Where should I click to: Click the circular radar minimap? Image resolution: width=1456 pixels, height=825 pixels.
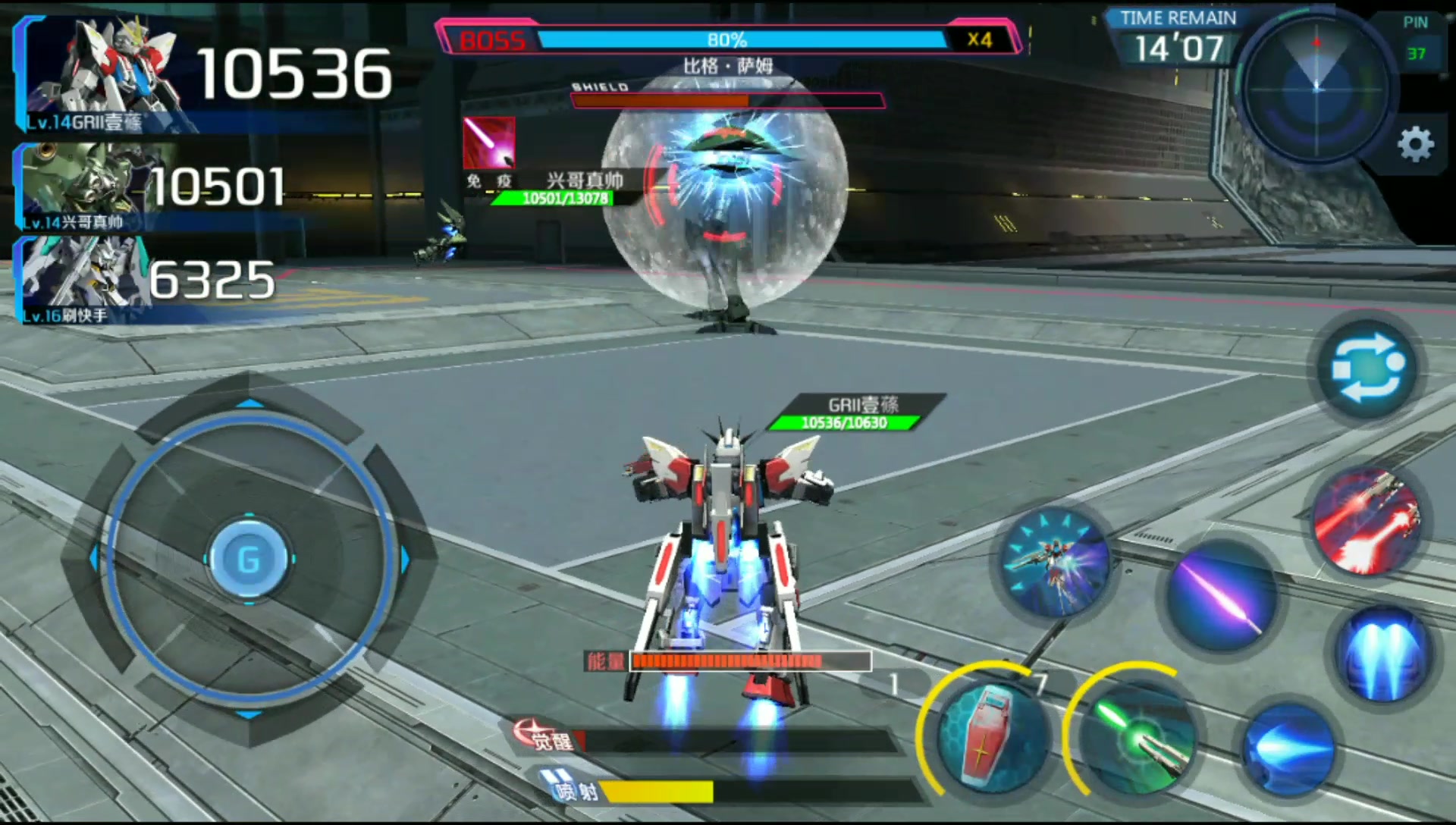pos(1316,88)
